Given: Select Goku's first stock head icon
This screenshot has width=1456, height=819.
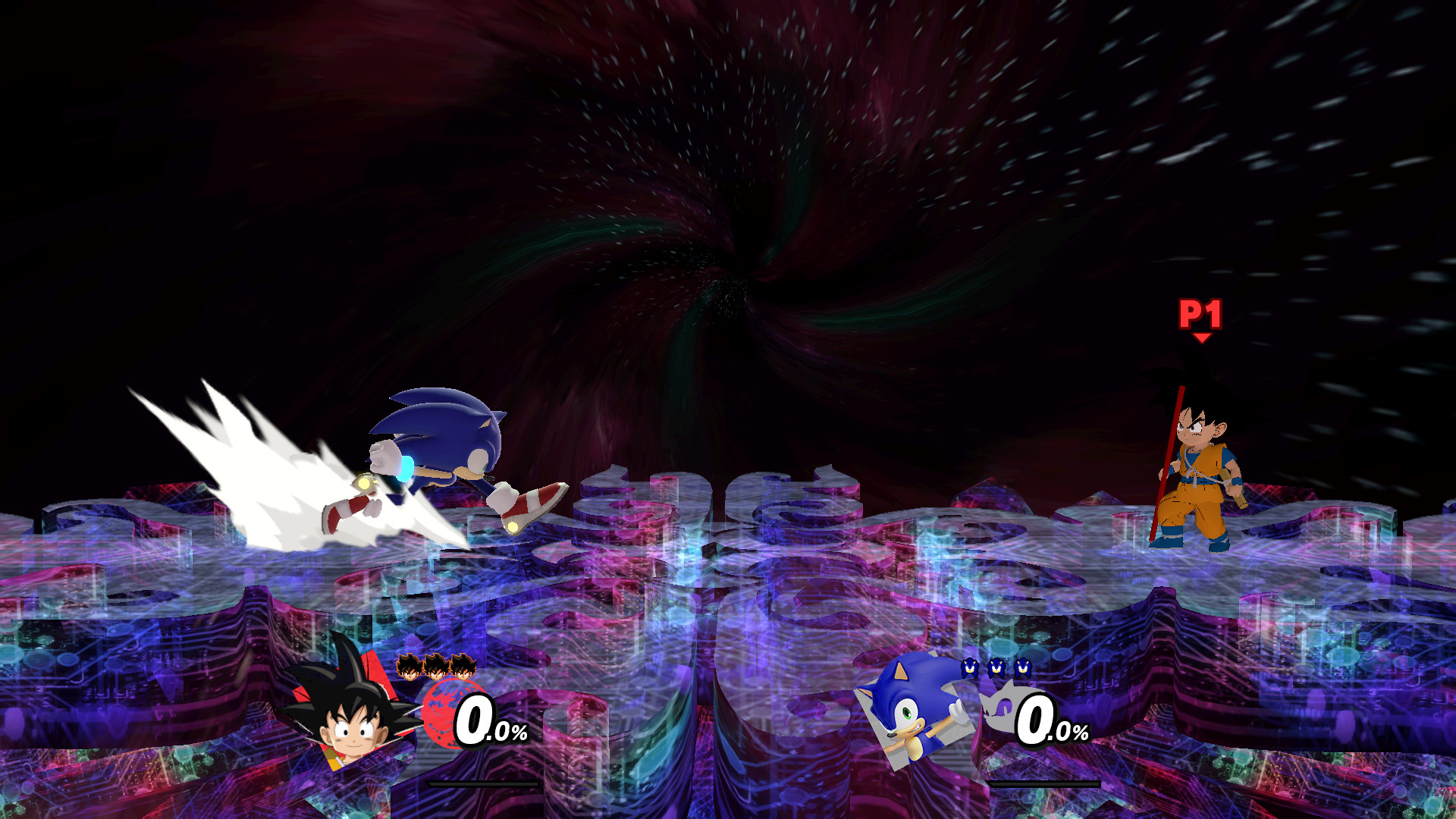Looking at the screenshot, I should 409,667.
